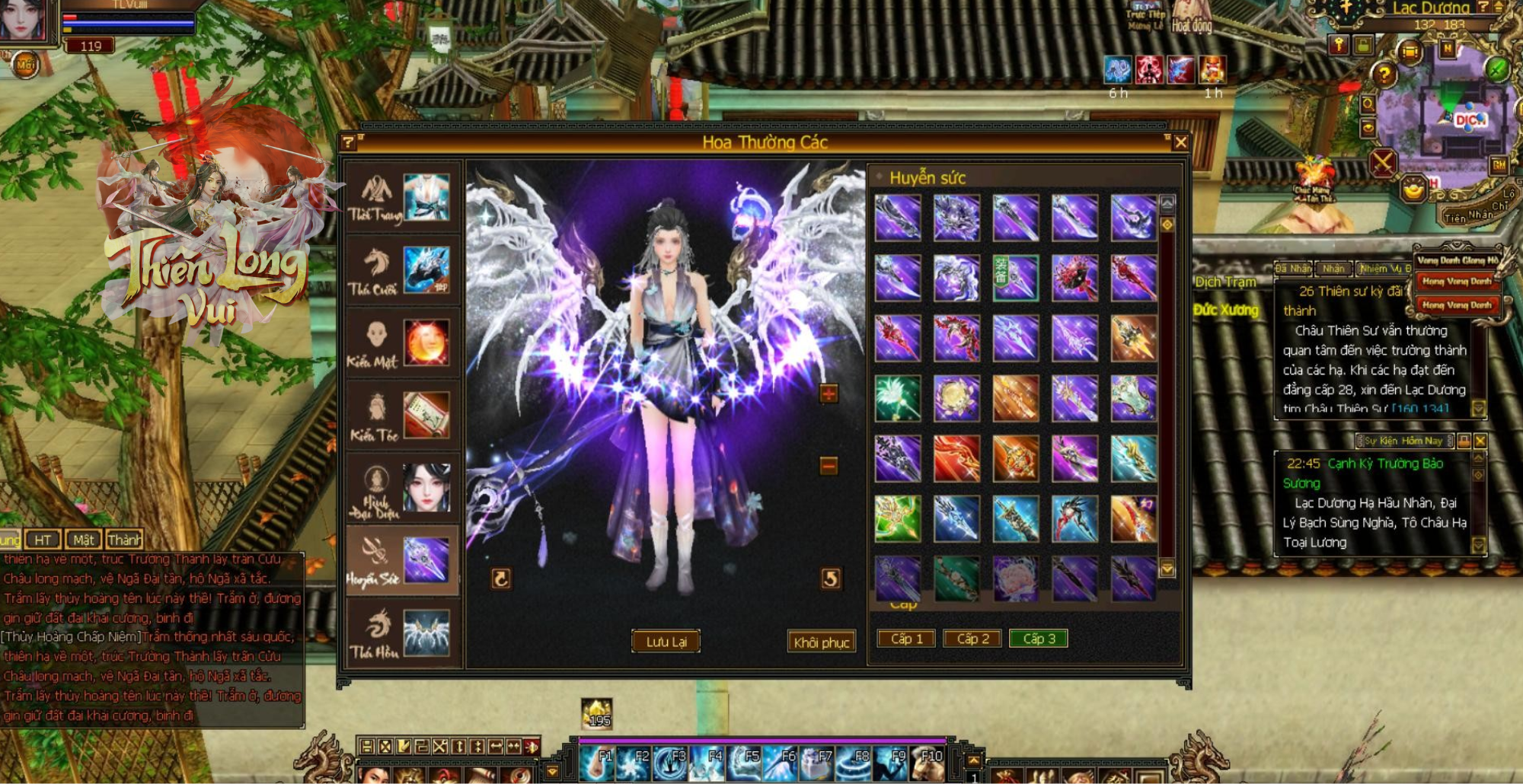Open the help question mark in Hoa Thường Các
This screenshot has width=1523, height=784.
tap(349, 142)
